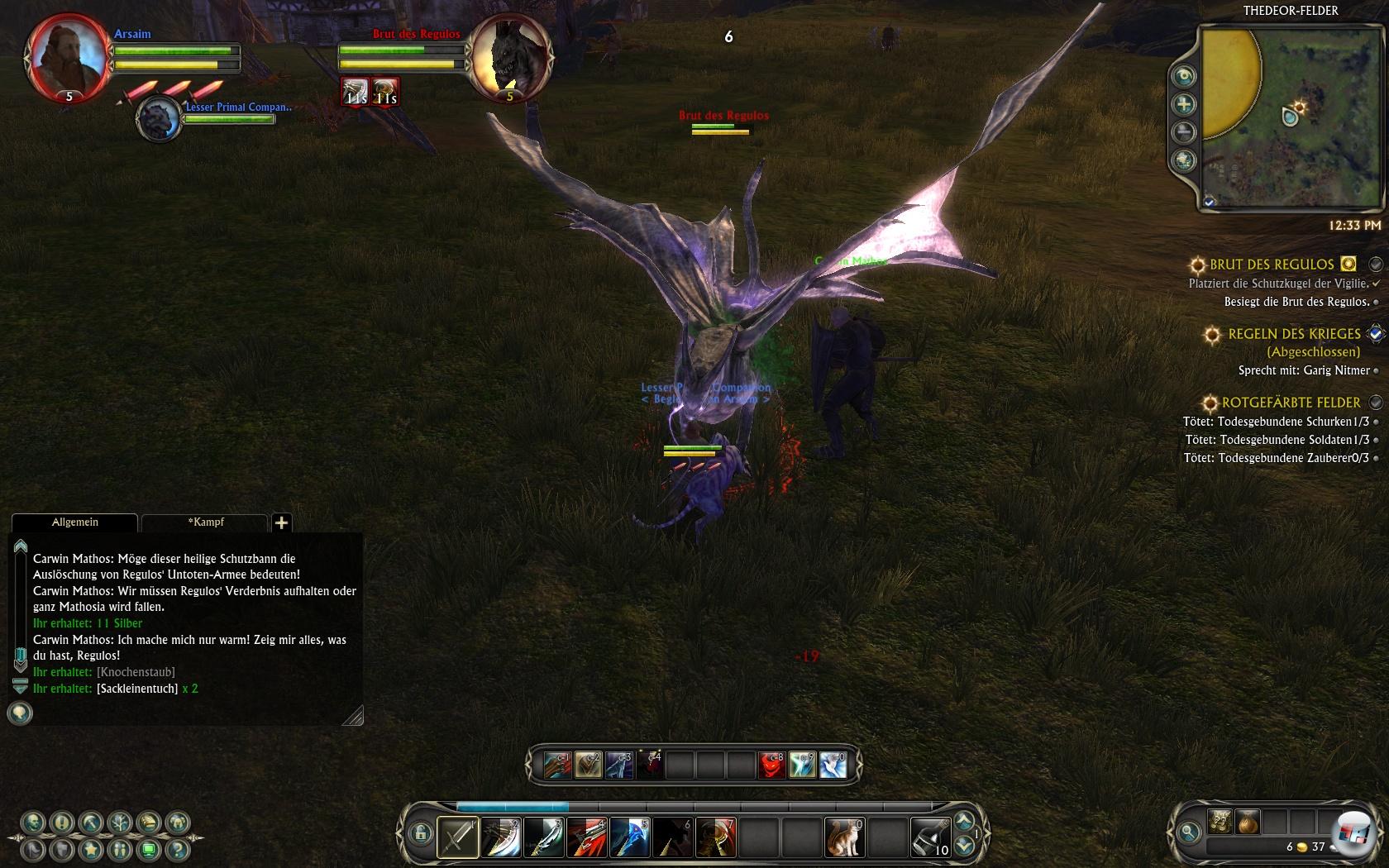Open the help question mark menu
The width and height of the screenshot is (1389, 868).
coord(177,849)
